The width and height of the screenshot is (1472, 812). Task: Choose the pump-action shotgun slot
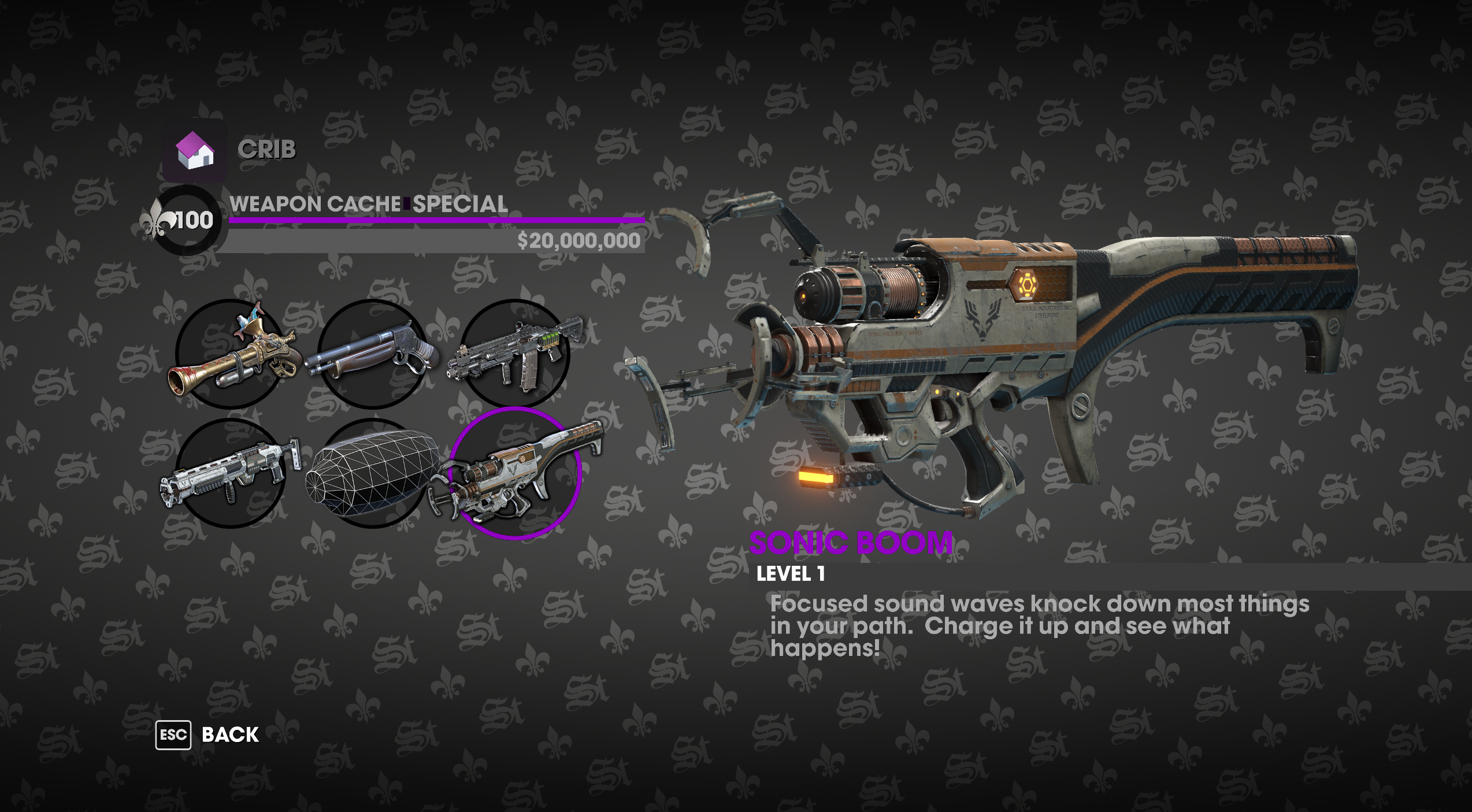[373, 354]
